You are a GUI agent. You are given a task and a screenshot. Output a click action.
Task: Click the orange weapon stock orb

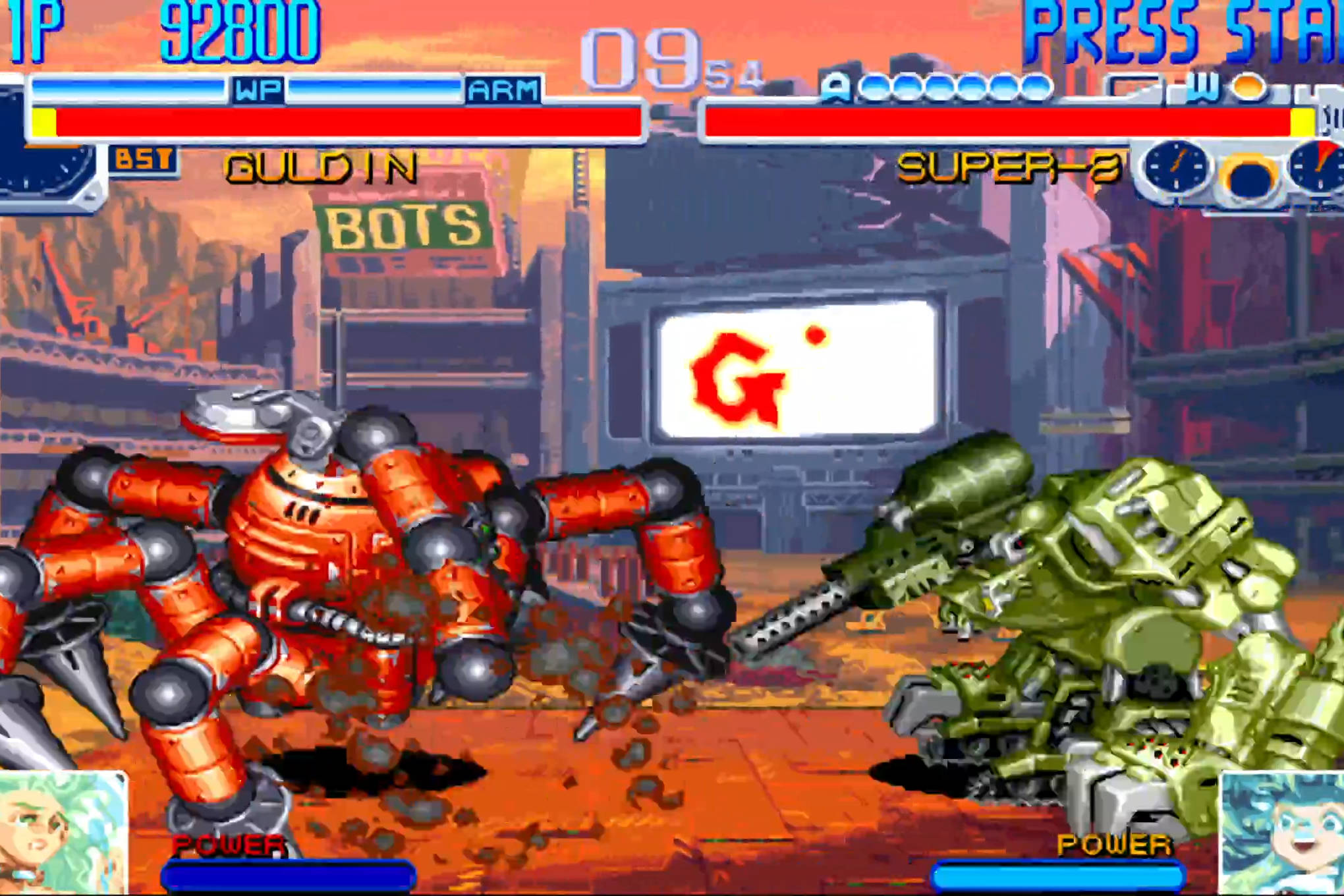tap(1247, 88)
